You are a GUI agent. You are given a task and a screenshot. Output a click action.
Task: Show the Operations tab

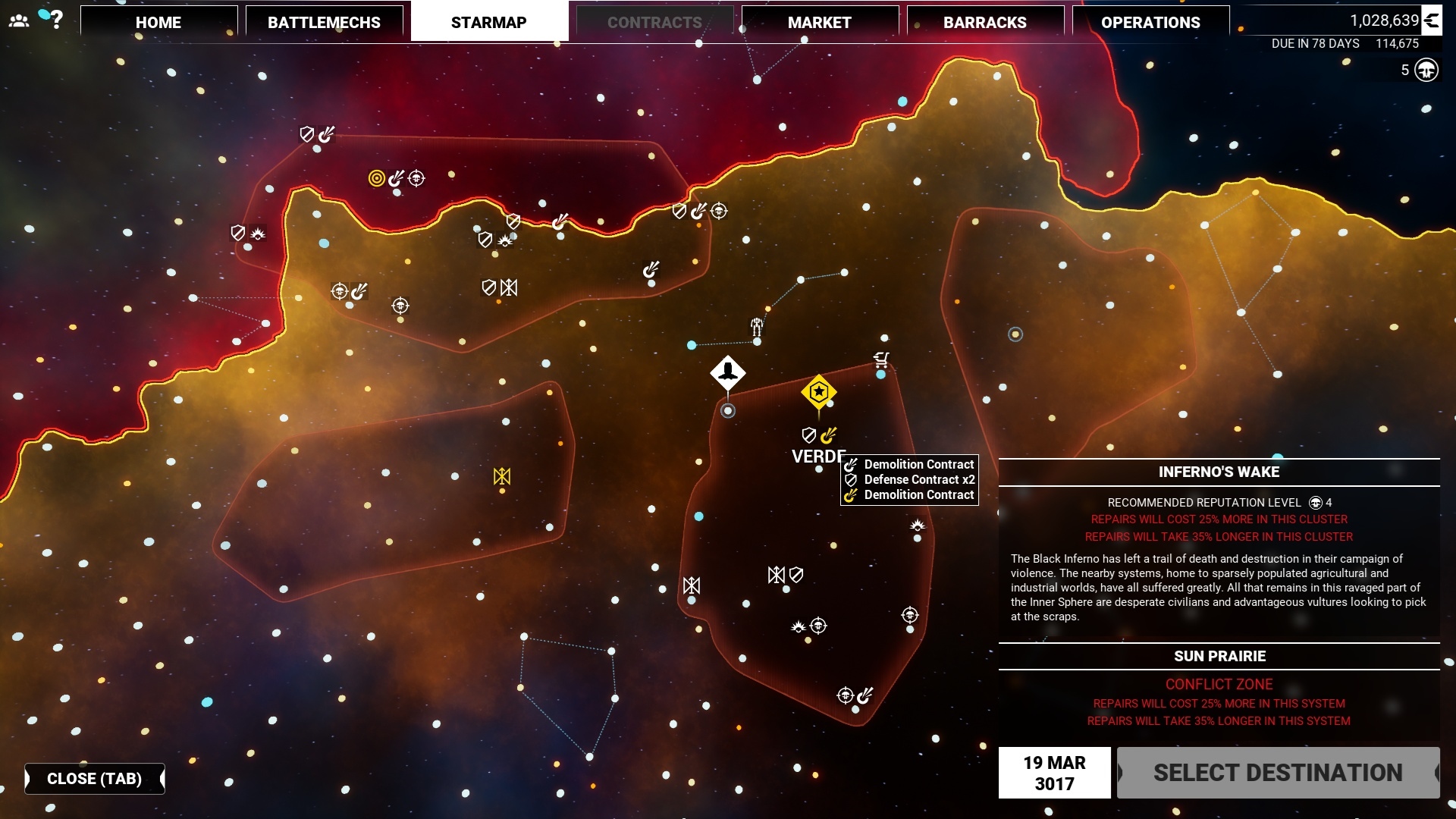(x=1150, y=22)
